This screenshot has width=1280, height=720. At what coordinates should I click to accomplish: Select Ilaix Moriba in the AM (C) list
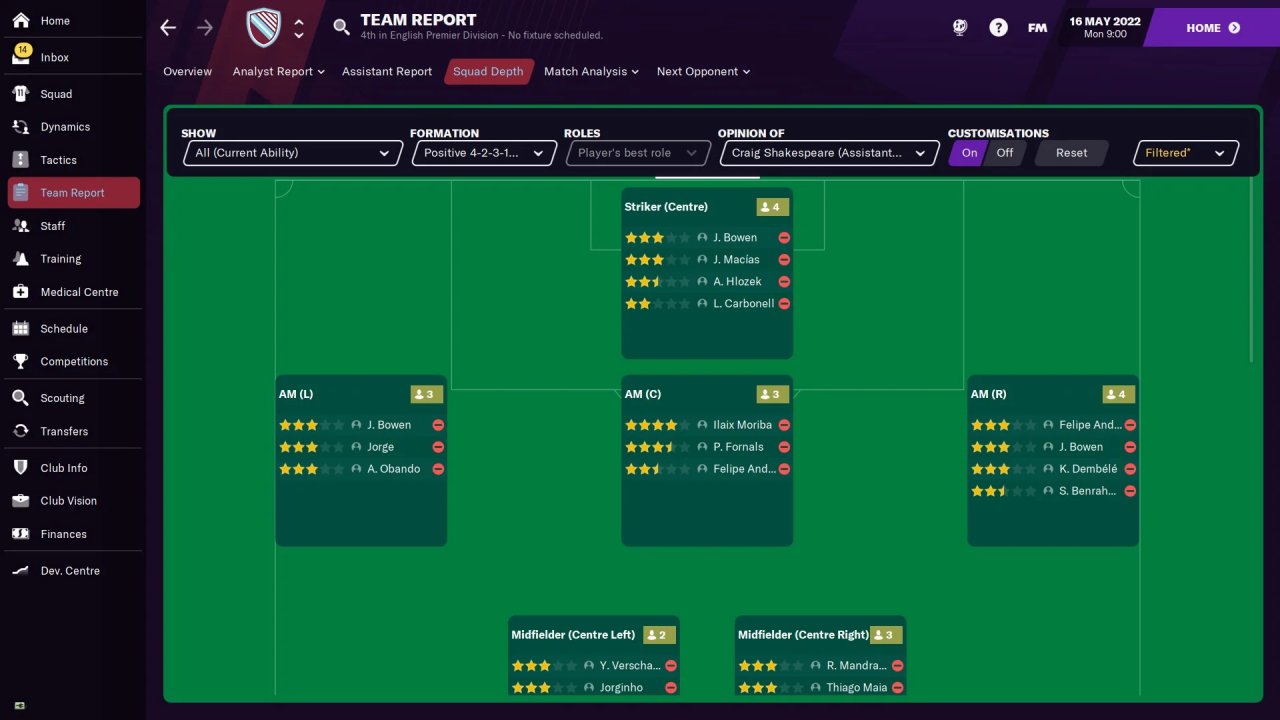(742, 425)
